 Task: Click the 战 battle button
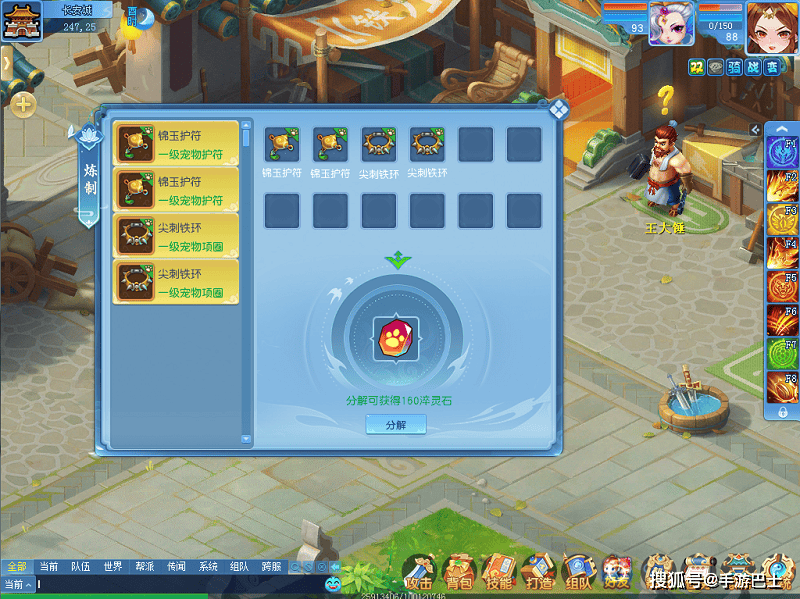pyautogui.click(x=753, y=67)
